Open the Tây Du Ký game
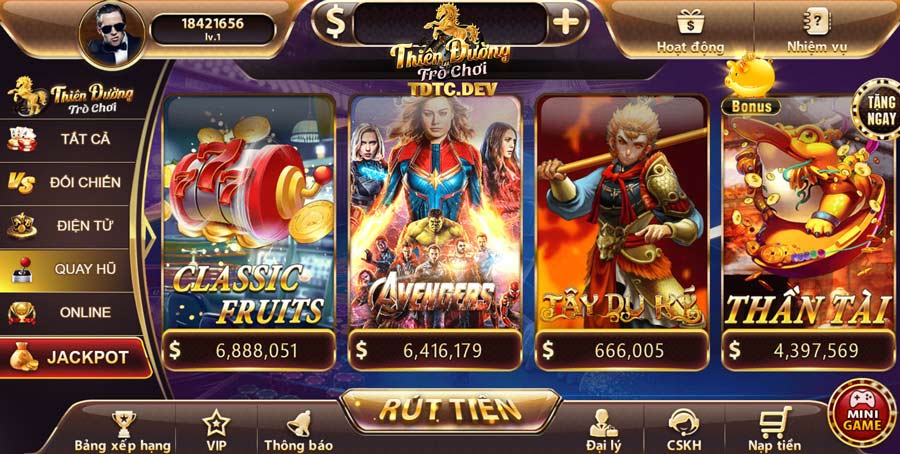This screenshot has width=900, height=454. pyautogui.click(x=622, y=225)
